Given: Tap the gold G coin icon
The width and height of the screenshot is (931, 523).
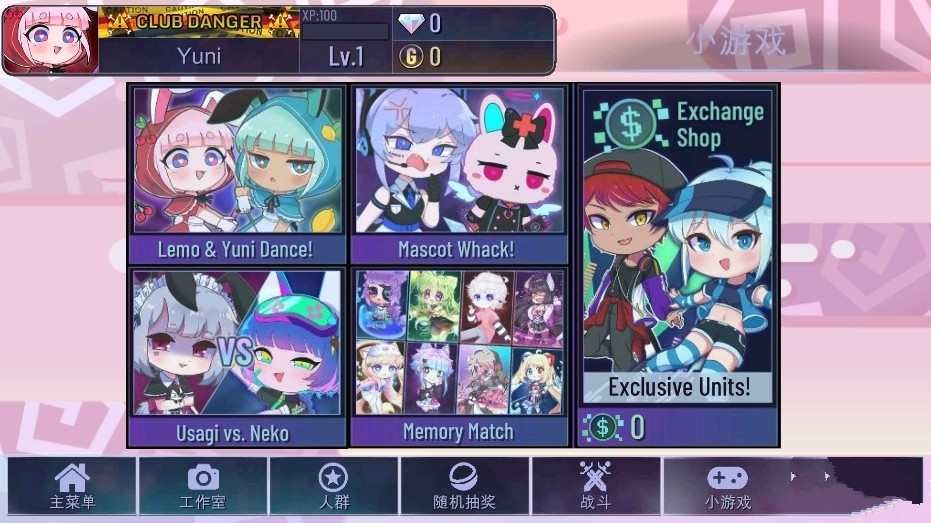Looking at the screenshot, I should coord(410,57).
